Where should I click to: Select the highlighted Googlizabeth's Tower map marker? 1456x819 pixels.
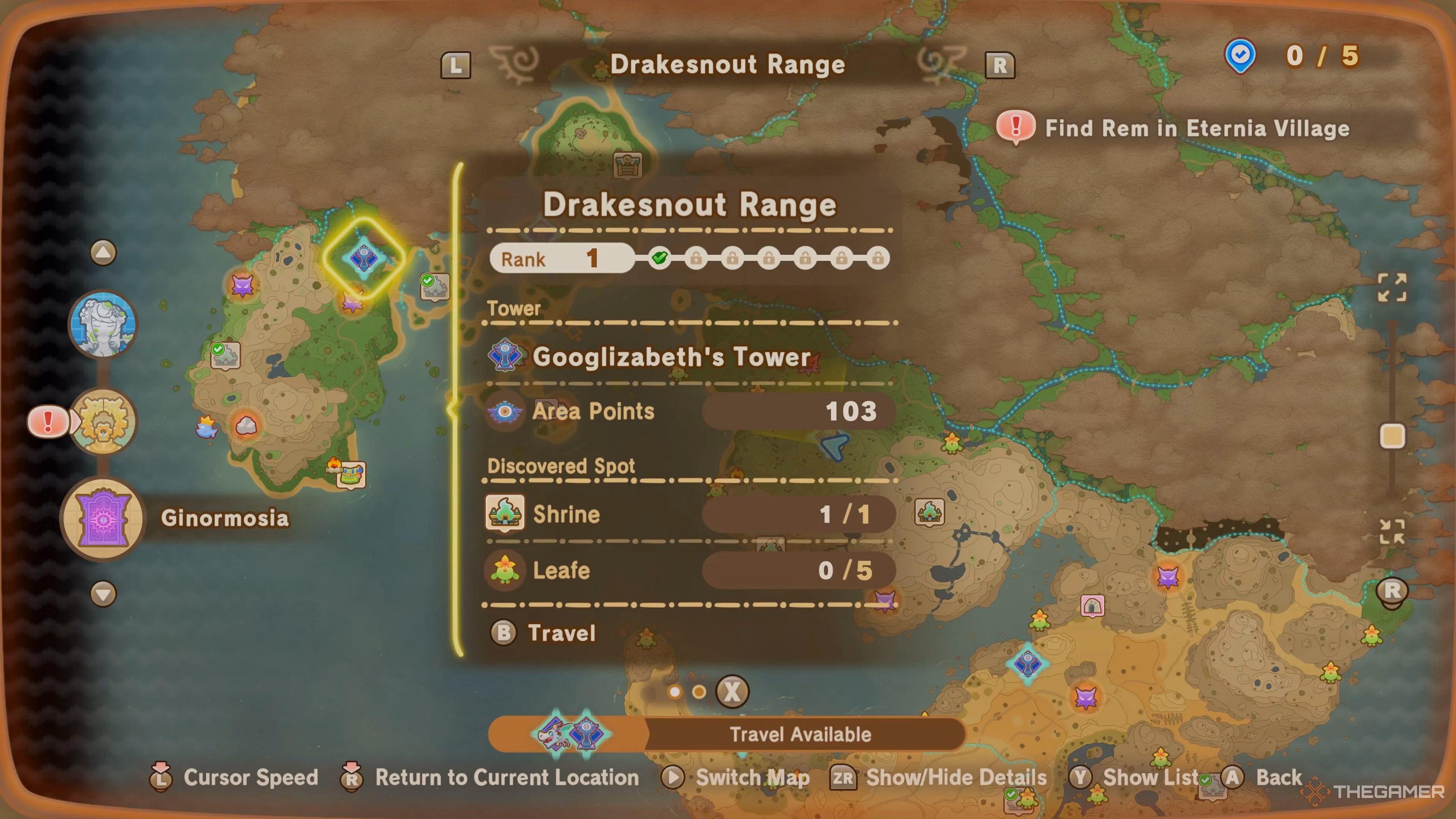[x=364, y=258]
